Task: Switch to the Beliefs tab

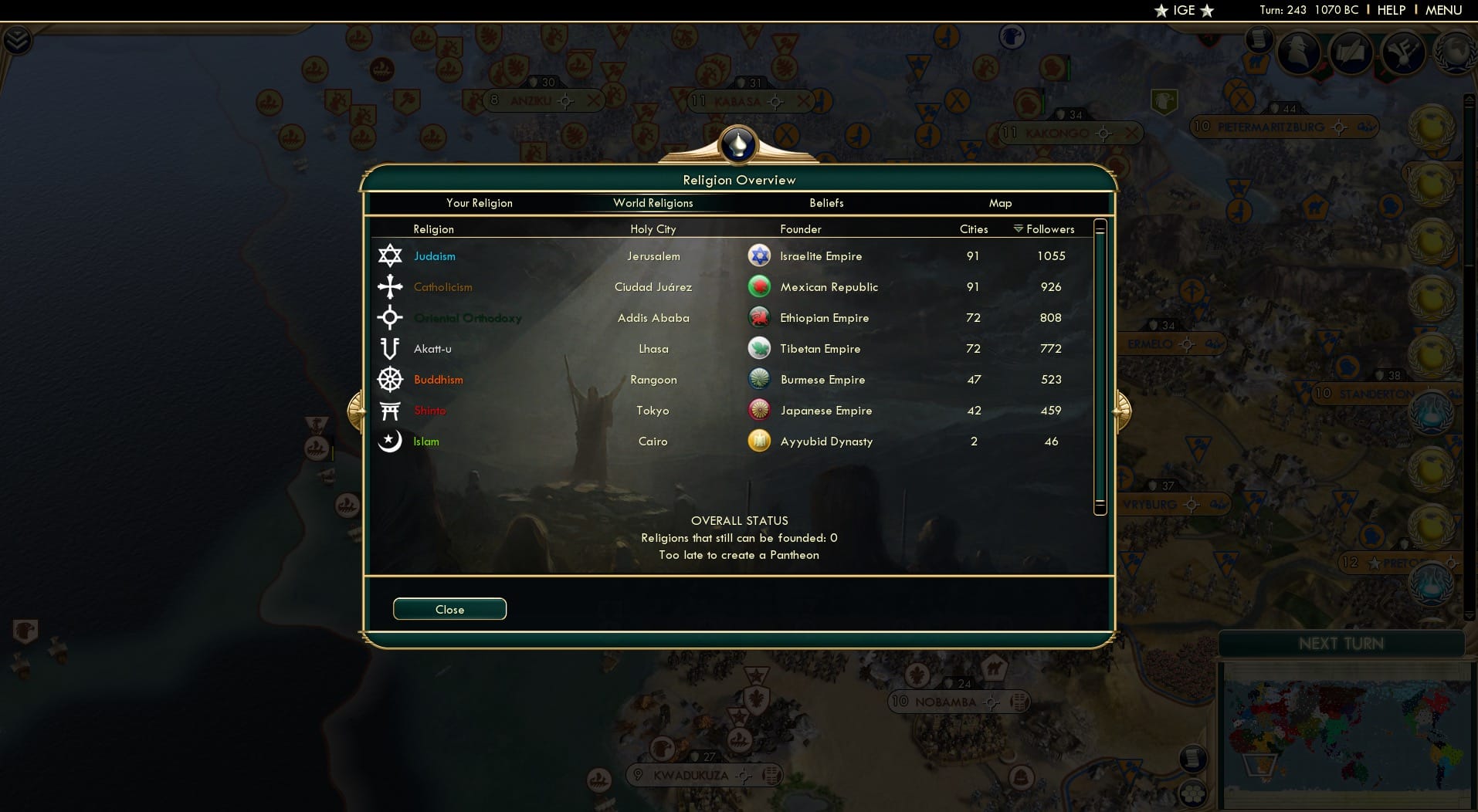Action: pos(825,203)
